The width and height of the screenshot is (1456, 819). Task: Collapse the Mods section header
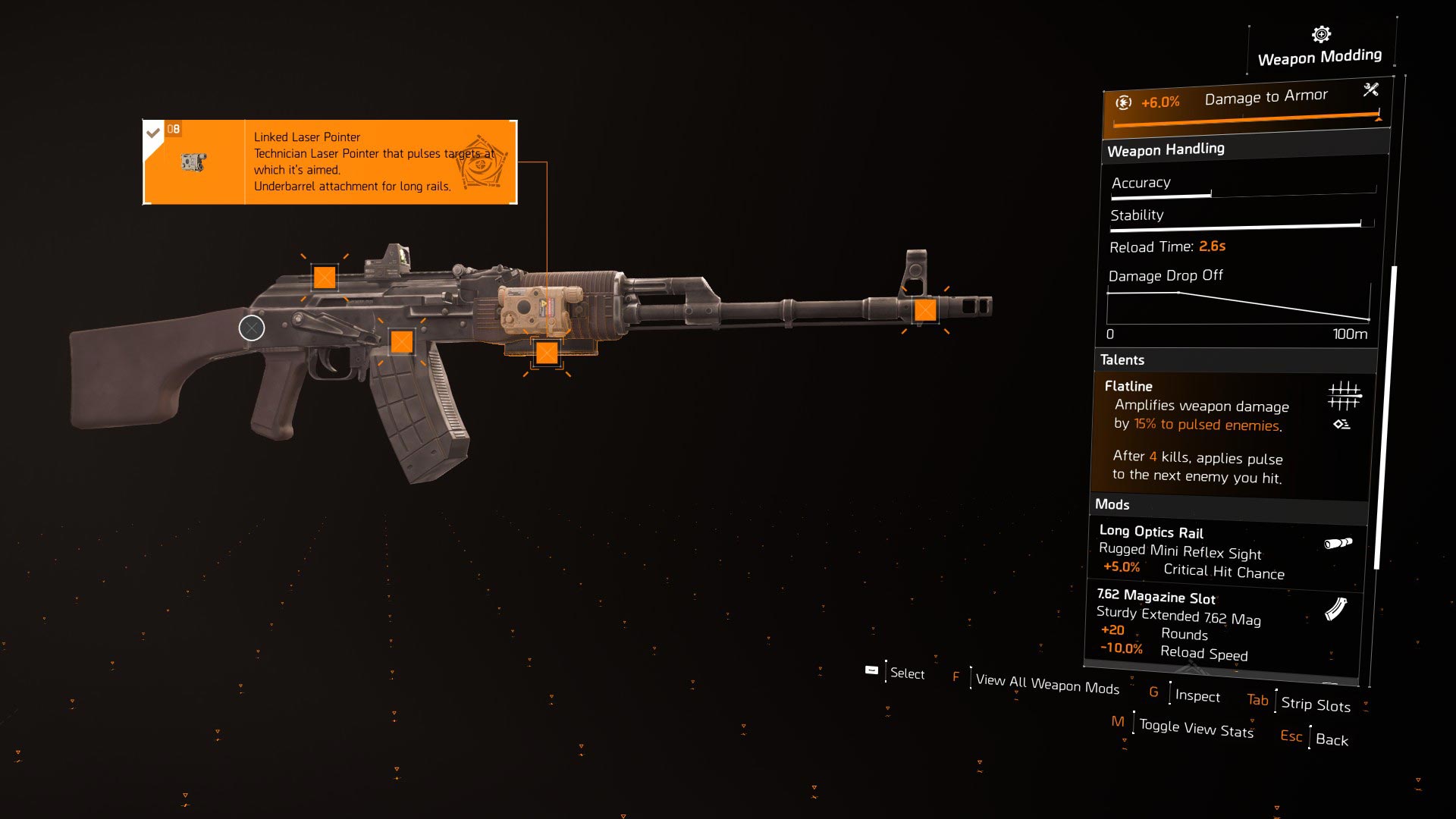click(1112, 504)
